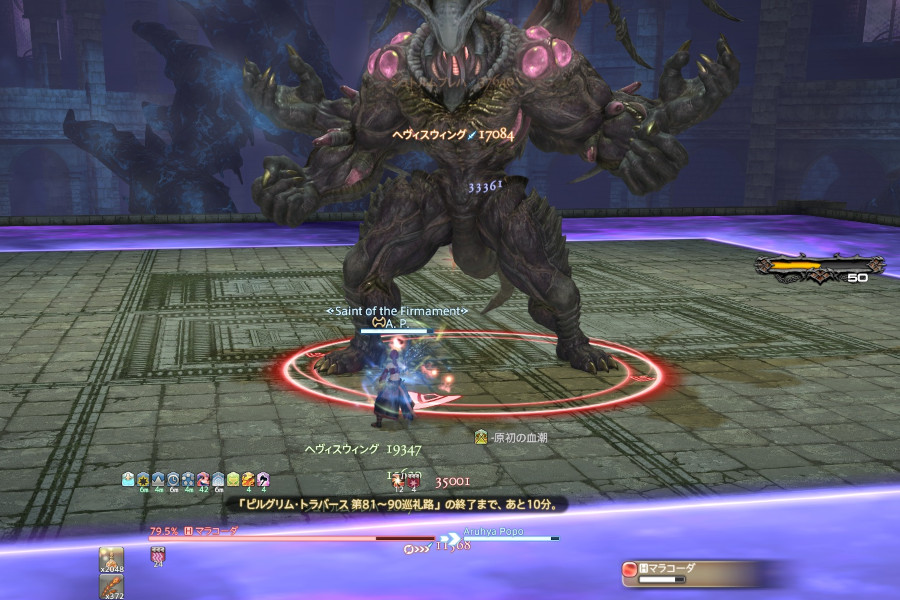The width and height of the screenshot is (900, 600).
Task: Use the hotbar item with 2048 count
Action: (111, 558)
